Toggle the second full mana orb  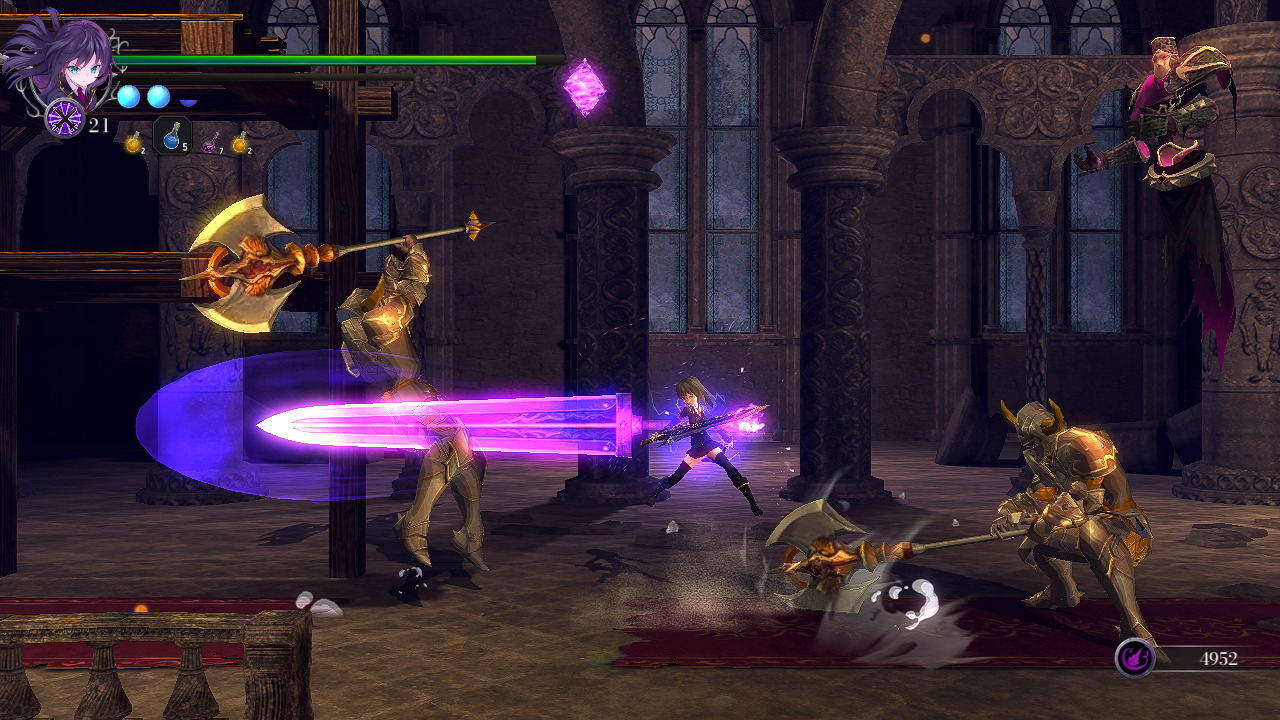coord(157,96)
